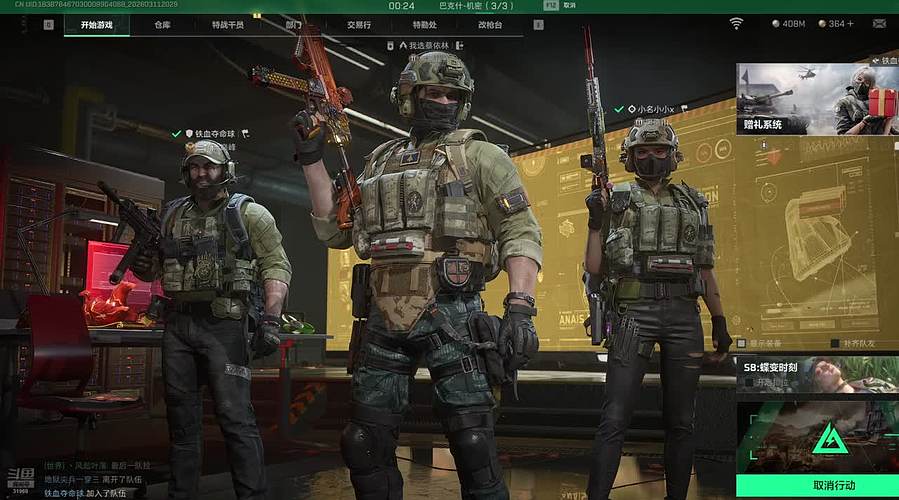
Task: Switch to the 特勤处 tab
Action: [x=425, y=23]
